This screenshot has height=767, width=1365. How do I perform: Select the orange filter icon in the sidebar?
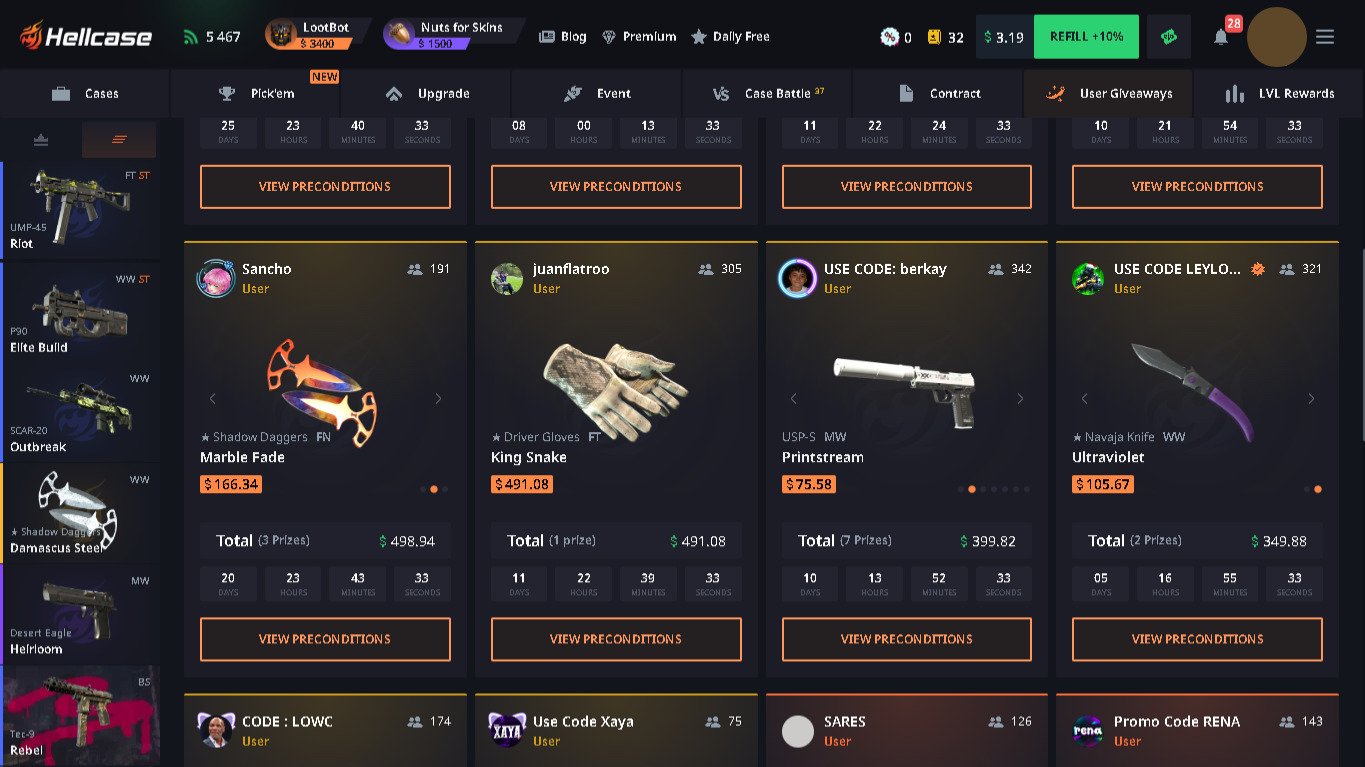click(x=118, y=139)
